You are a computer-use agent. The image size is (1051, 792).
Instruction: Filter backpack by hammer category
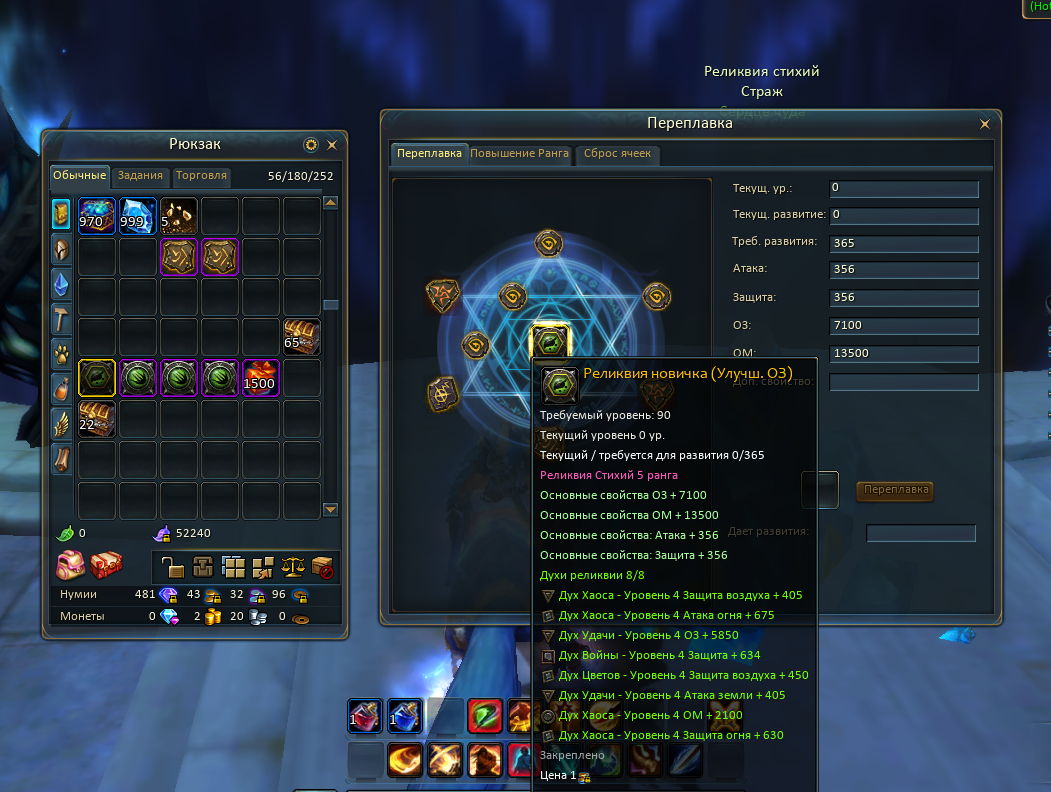61,318
